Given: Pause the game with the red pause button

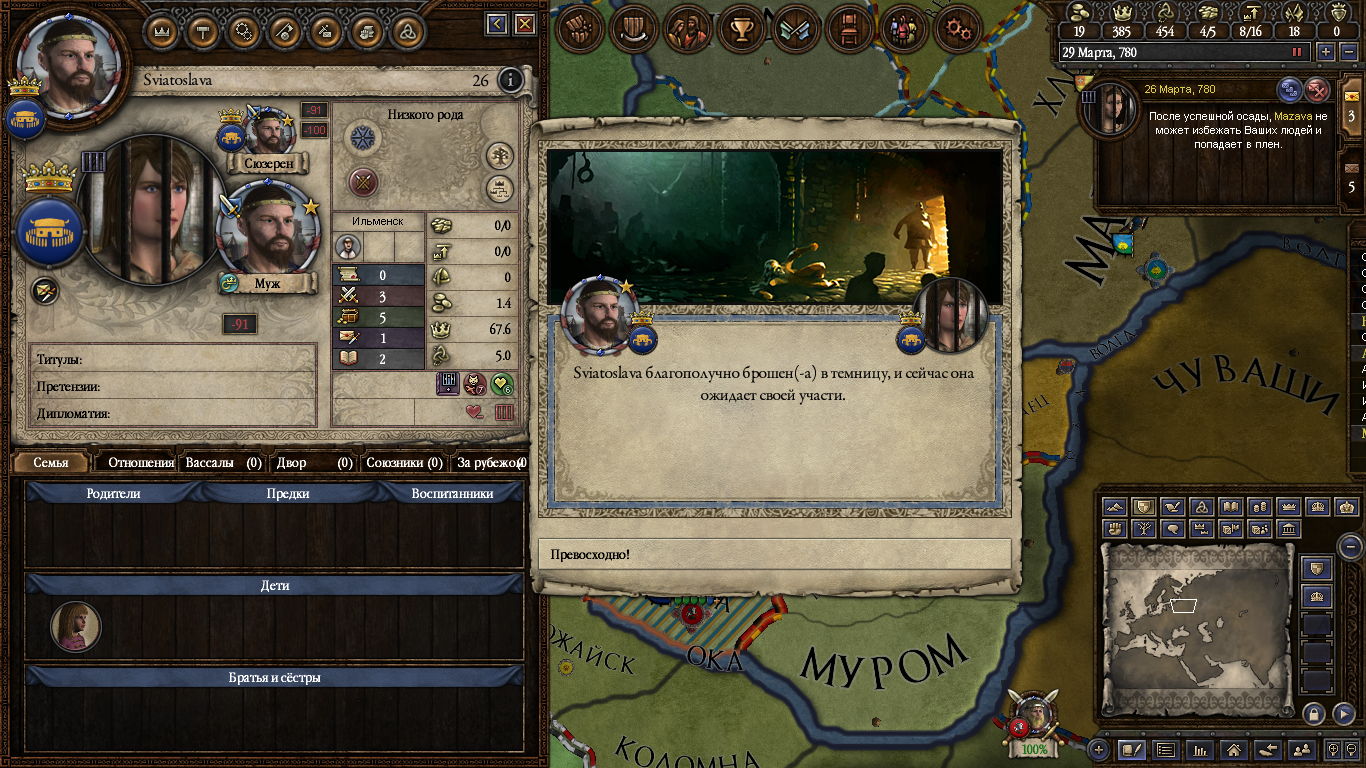Looking at the screenshot, I should (x=1297, y=52).
